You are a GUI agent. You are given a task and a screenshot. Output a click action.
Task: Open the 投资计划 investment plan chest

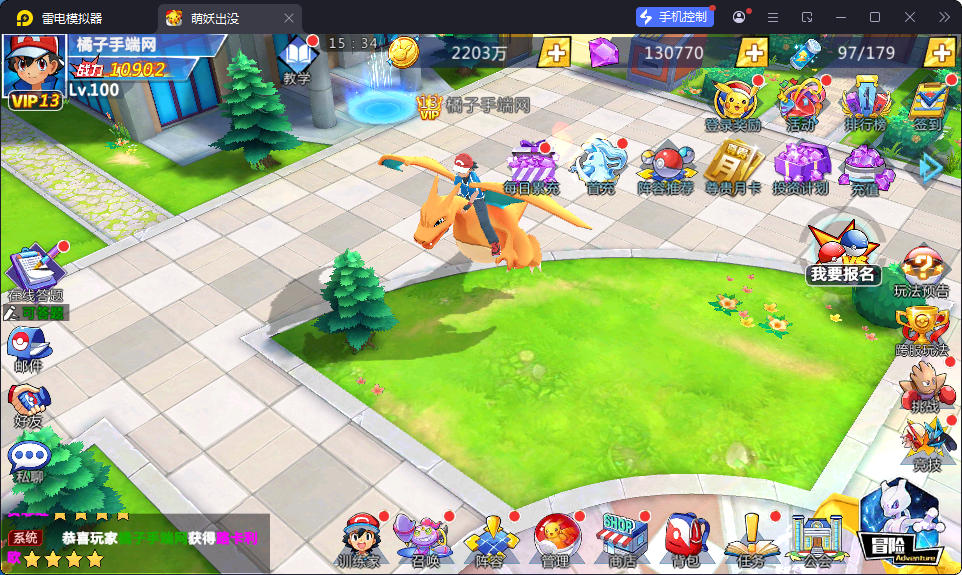[800, 164]
